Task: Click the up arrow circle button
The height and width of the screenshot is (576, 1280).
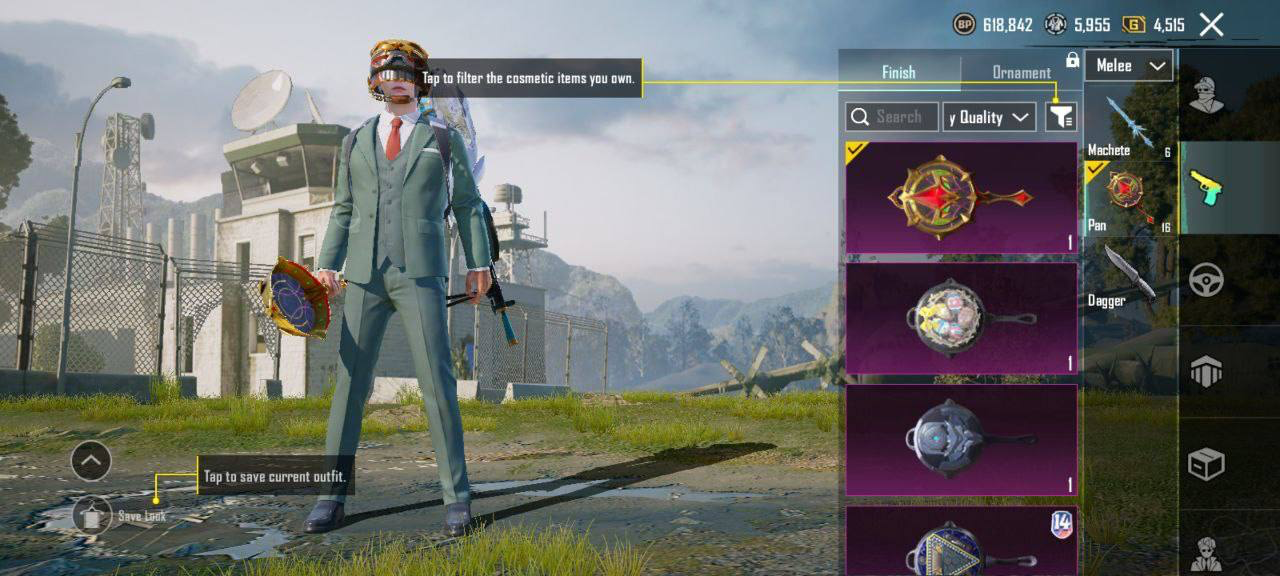Action: [x=91, y=461]
